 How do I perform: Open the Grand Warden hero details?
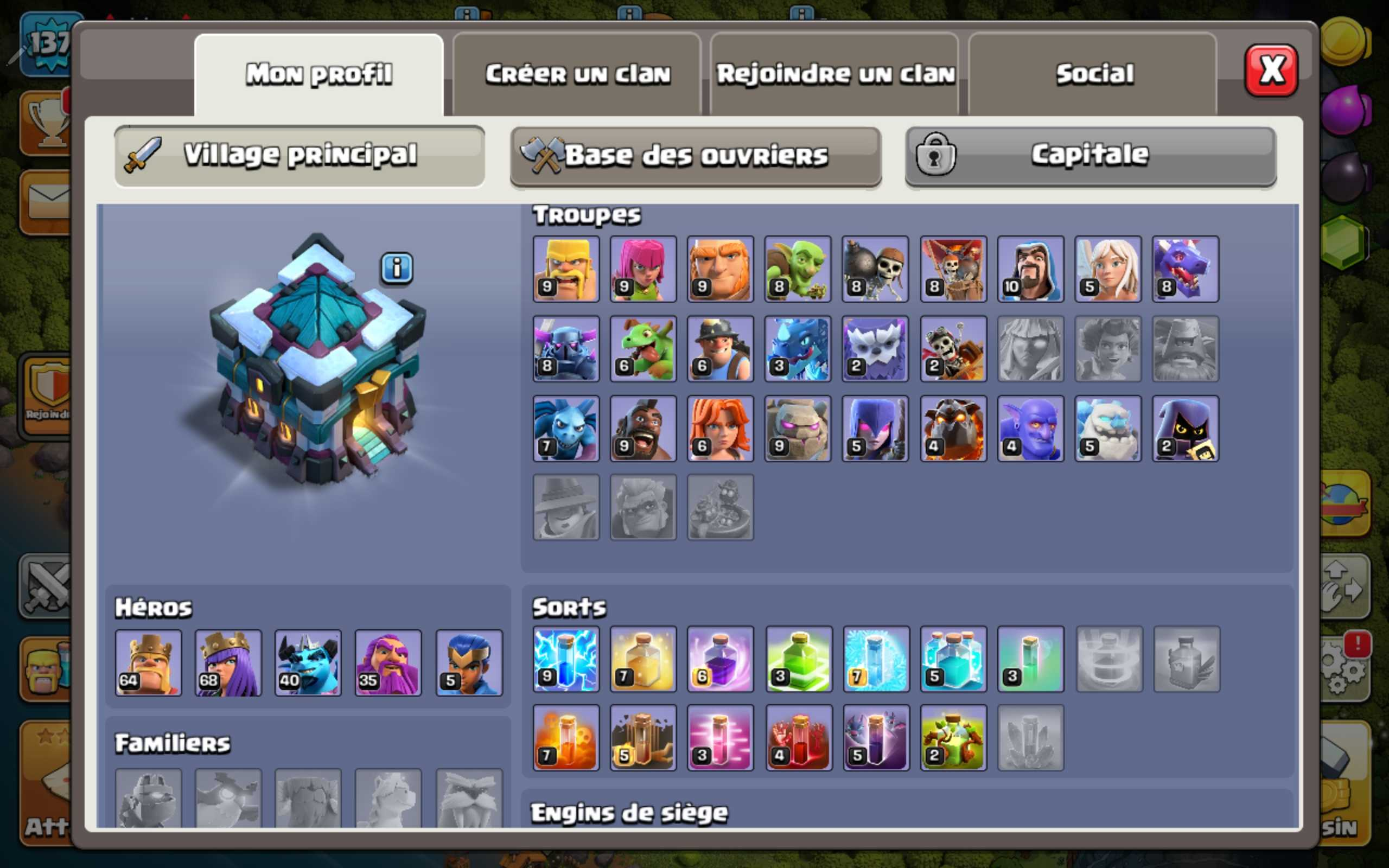387,663
